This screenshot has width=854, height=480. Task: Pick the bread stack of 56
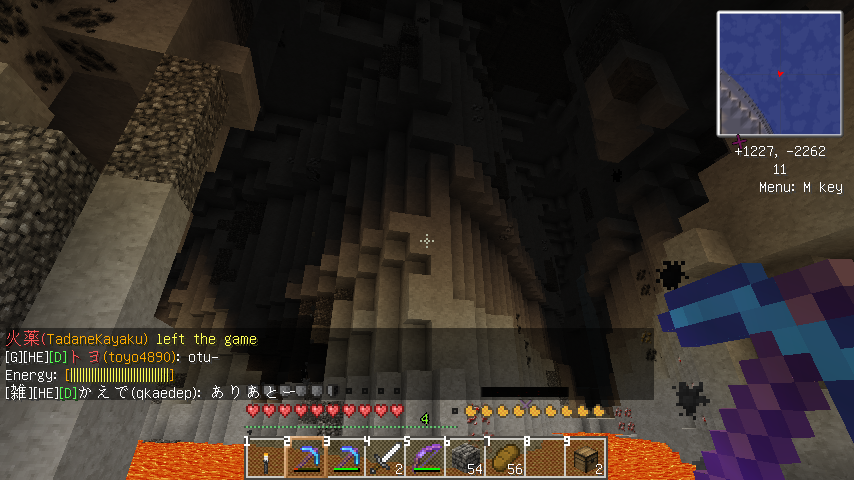506,459
